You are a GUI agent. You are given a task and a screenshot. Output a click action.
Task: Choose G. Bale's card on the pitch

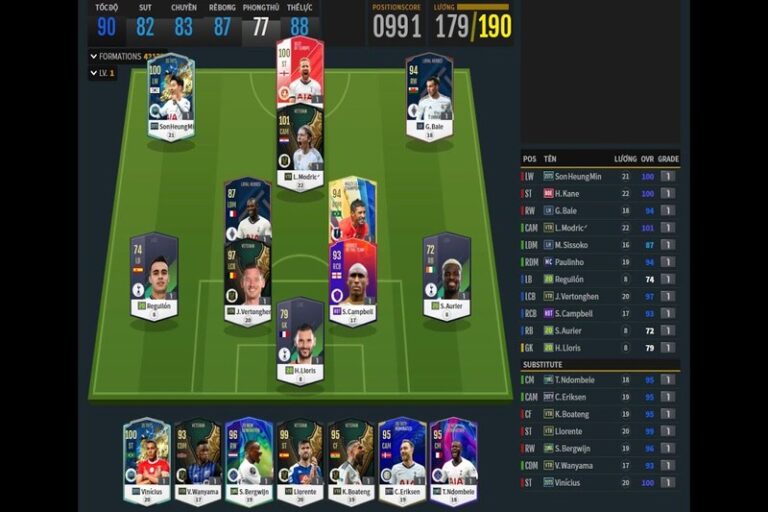[x=429, y=97]
